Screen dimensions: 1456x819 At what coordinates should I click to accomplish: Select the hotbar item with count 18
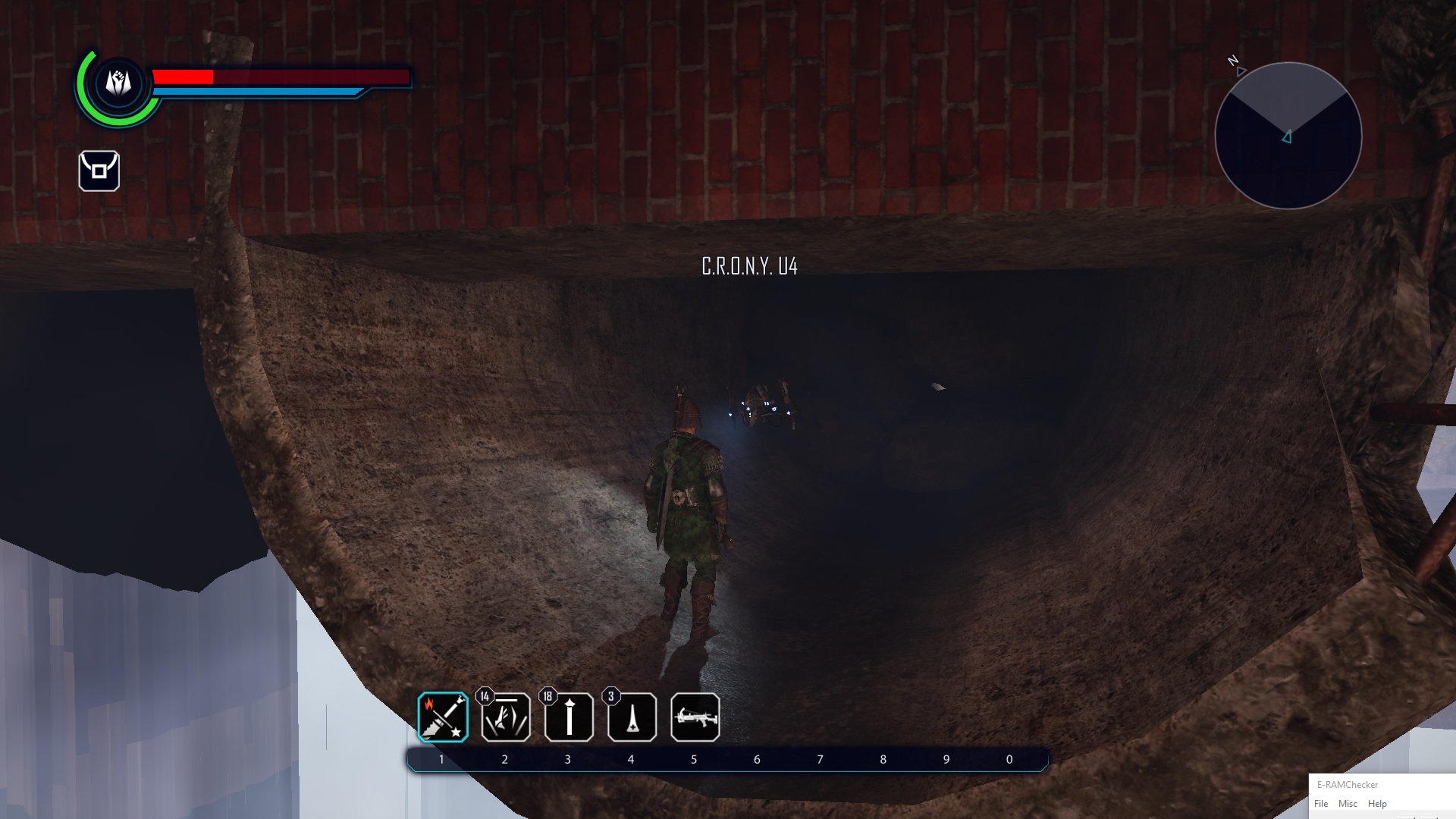point(569,717)
